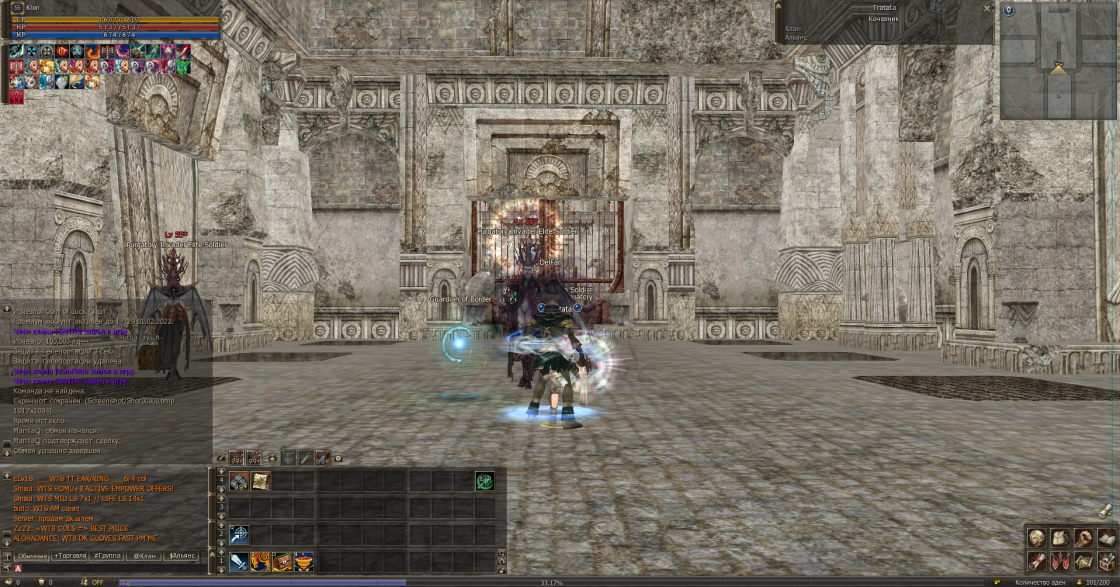Switch to the @Клан chat tab
This screenshot has height=587, width=1120.
click(x=145, y=555)
